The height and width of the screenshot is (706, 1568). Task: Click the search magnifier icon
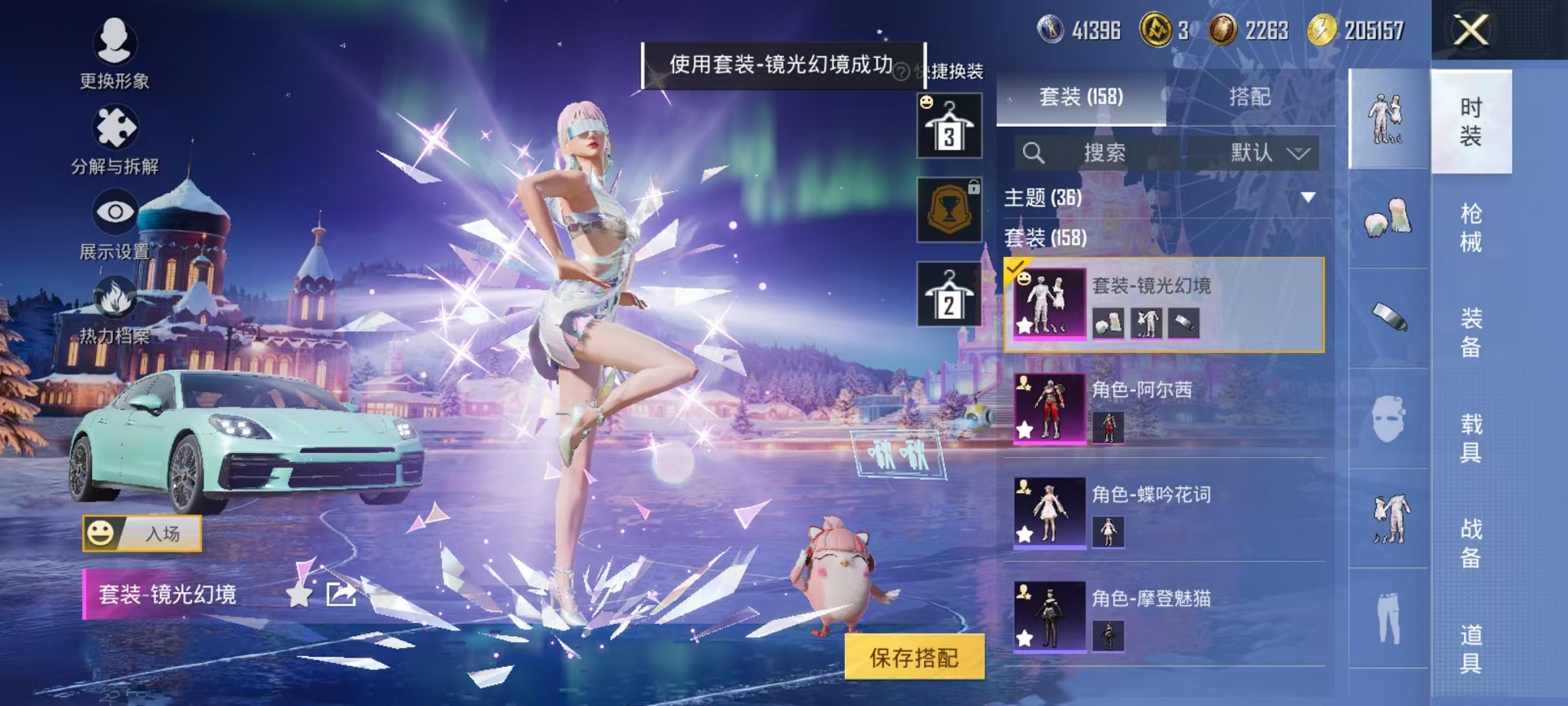[1033, 152]
